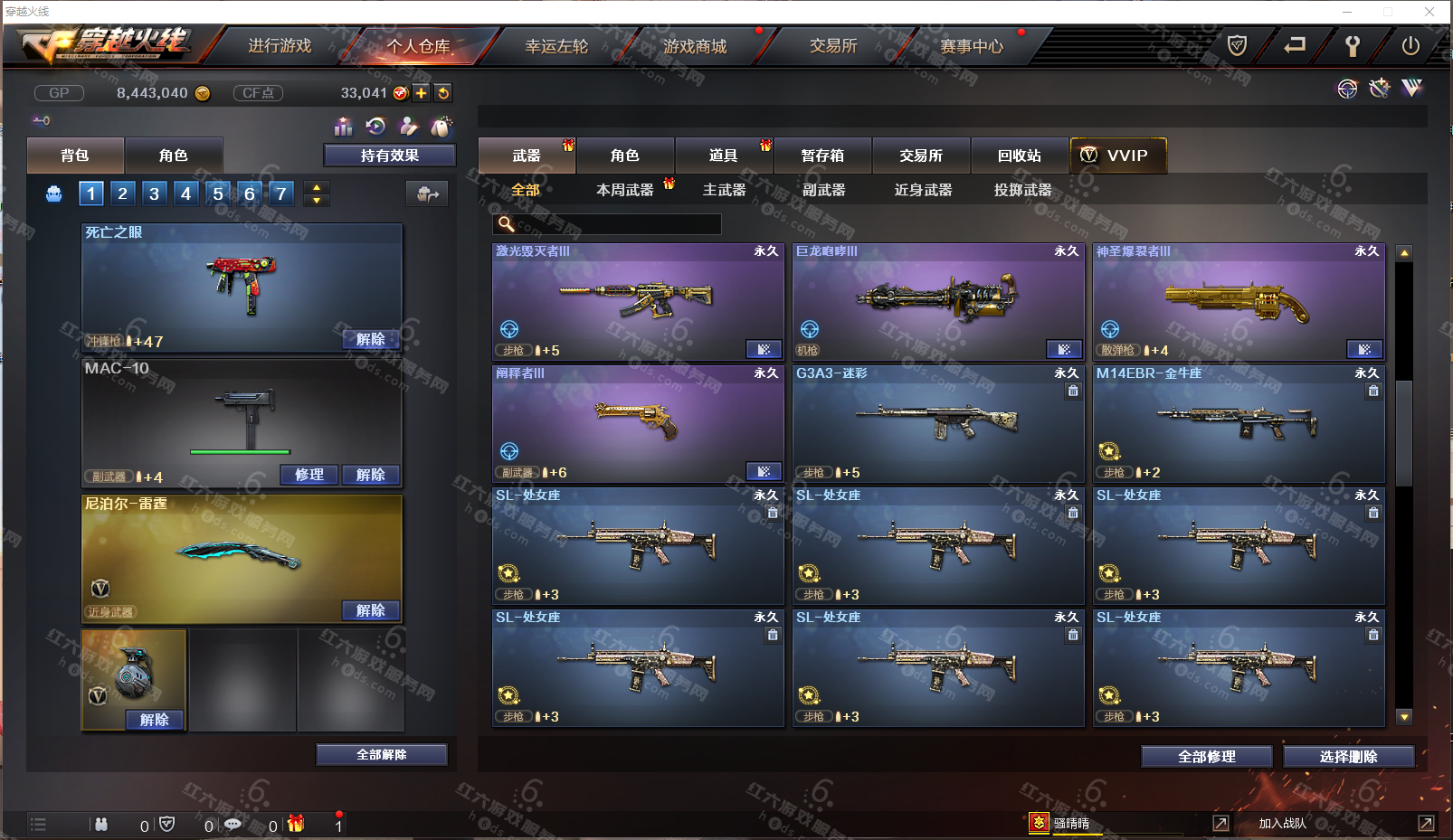This screenshot has width=1453, height=840.
Task: Open the 幸运左轮 page
Action: pyautogui.click(x=556, y=46)
